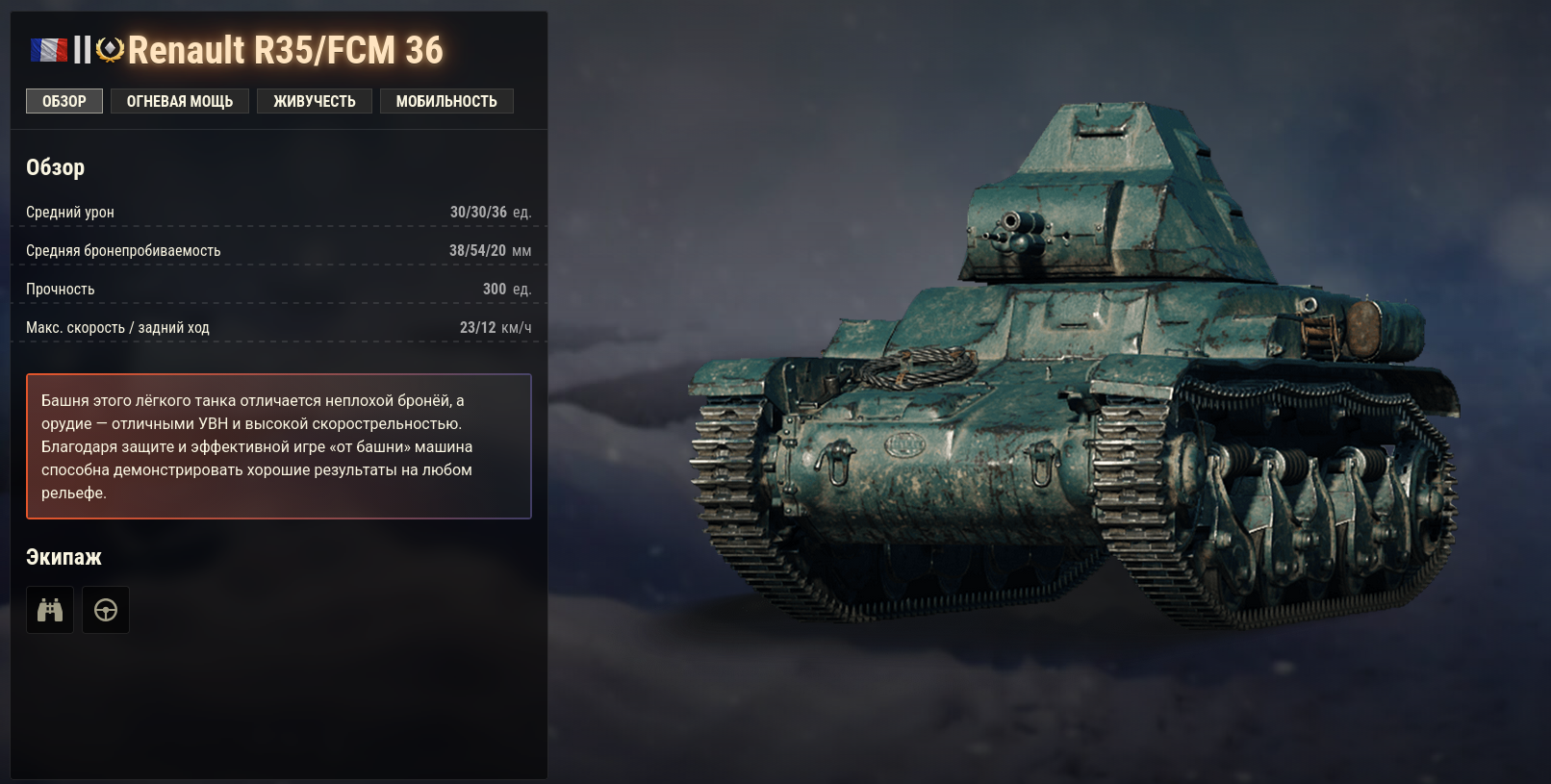Click the Макс. скорость stat entry
The width and height of the screenshot is (1551, 784).
coord(279,327)
